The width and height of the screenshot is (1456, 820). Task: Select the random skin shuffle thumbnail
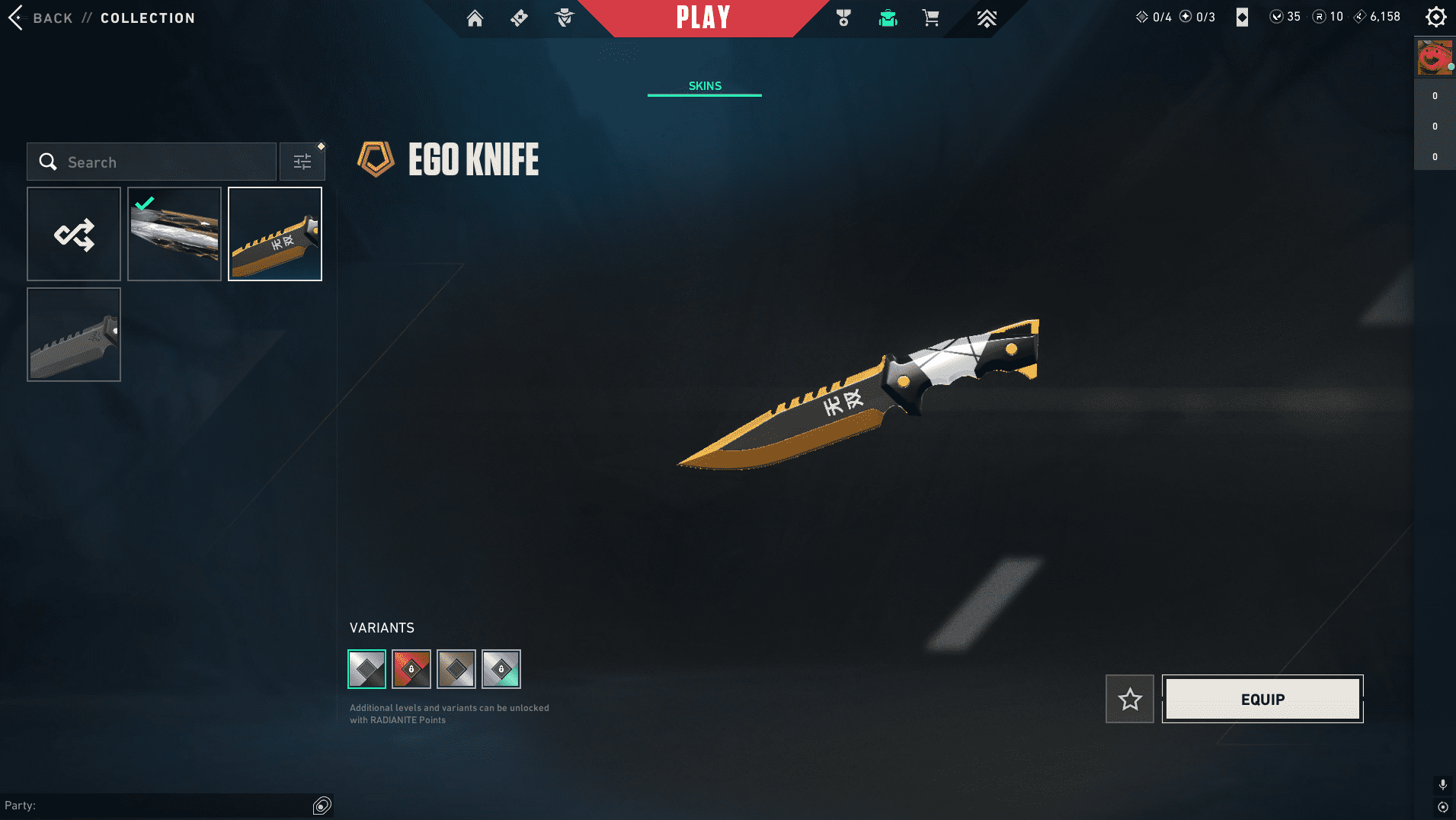tap(73, 233)
